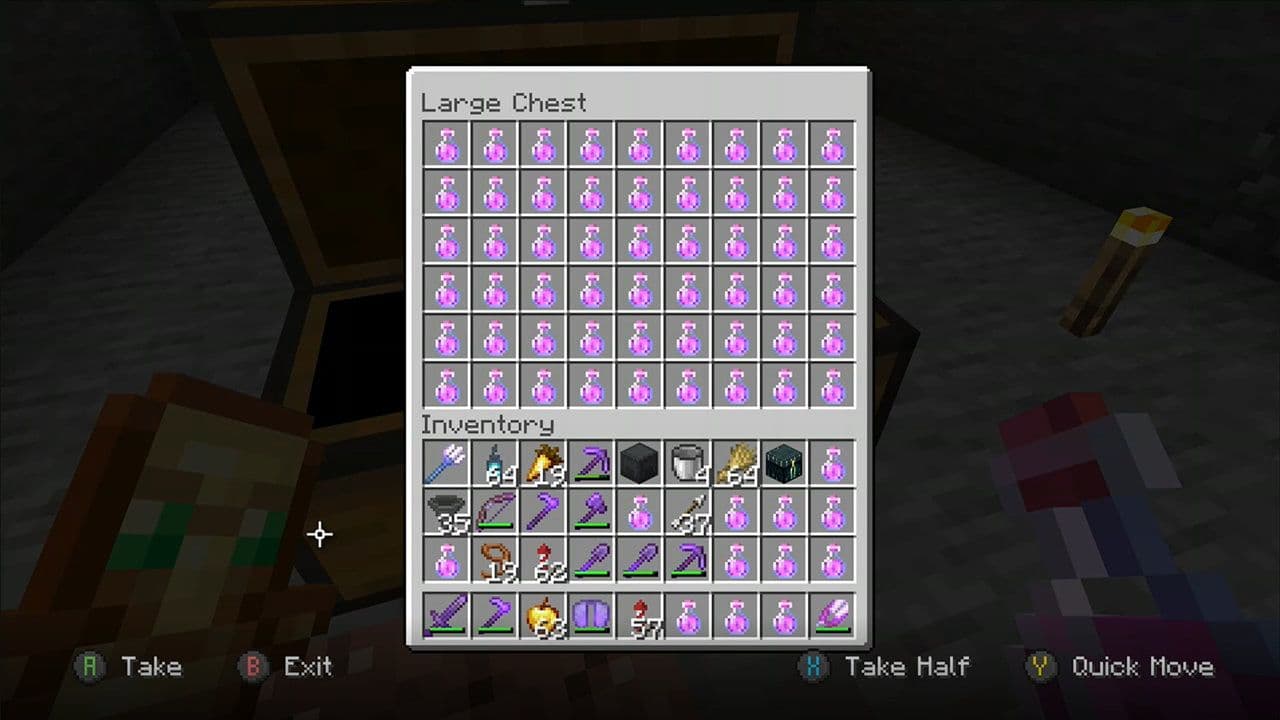Screen dimensions: 1280x720
Task: Select the trident in the inventory
Action: pos(445,462)
